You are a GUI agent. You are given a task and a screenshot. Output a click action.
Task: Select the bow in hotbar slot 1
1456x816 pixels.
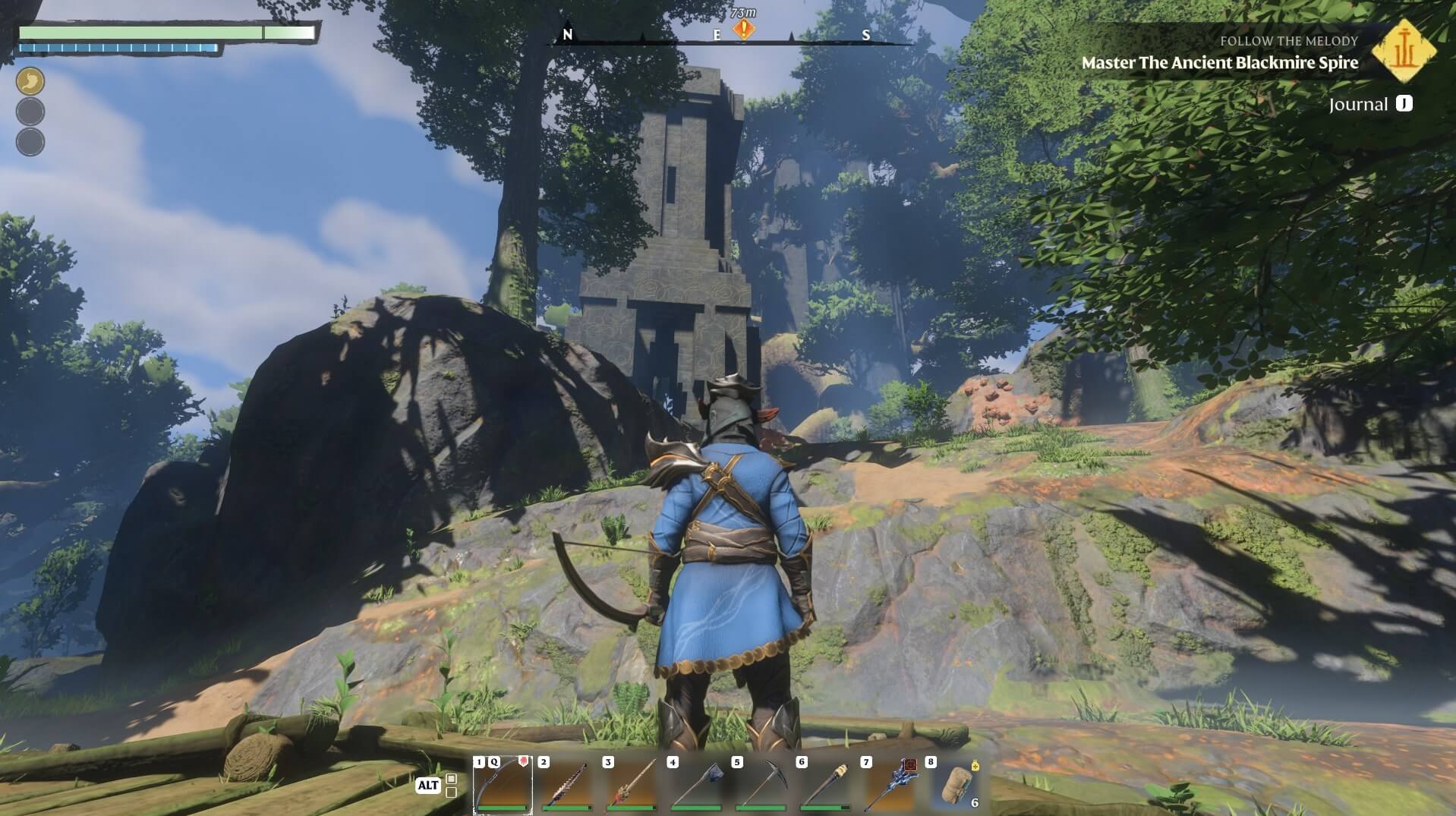coord(503,785)
